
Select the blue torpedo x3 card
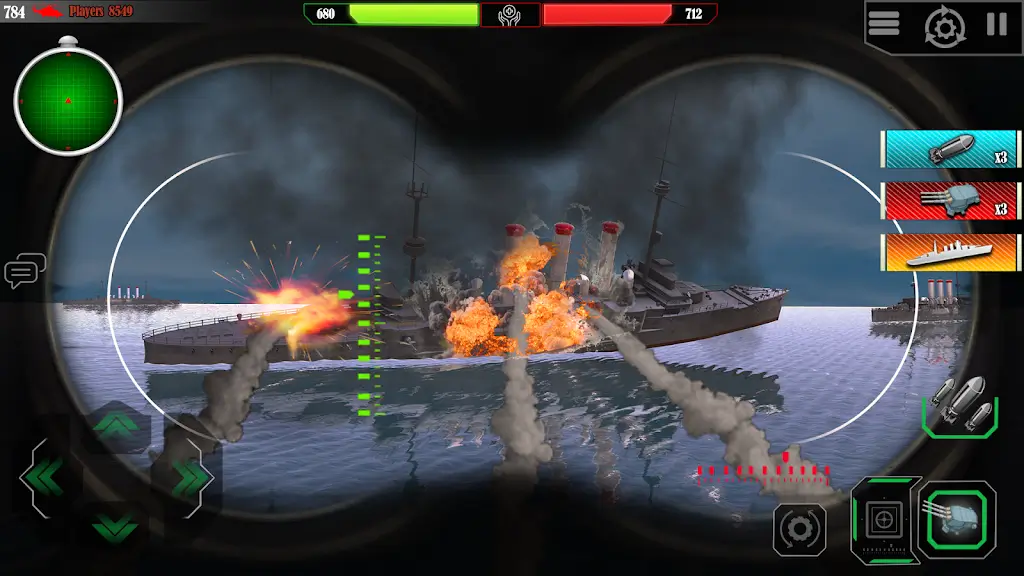point(951,148)
